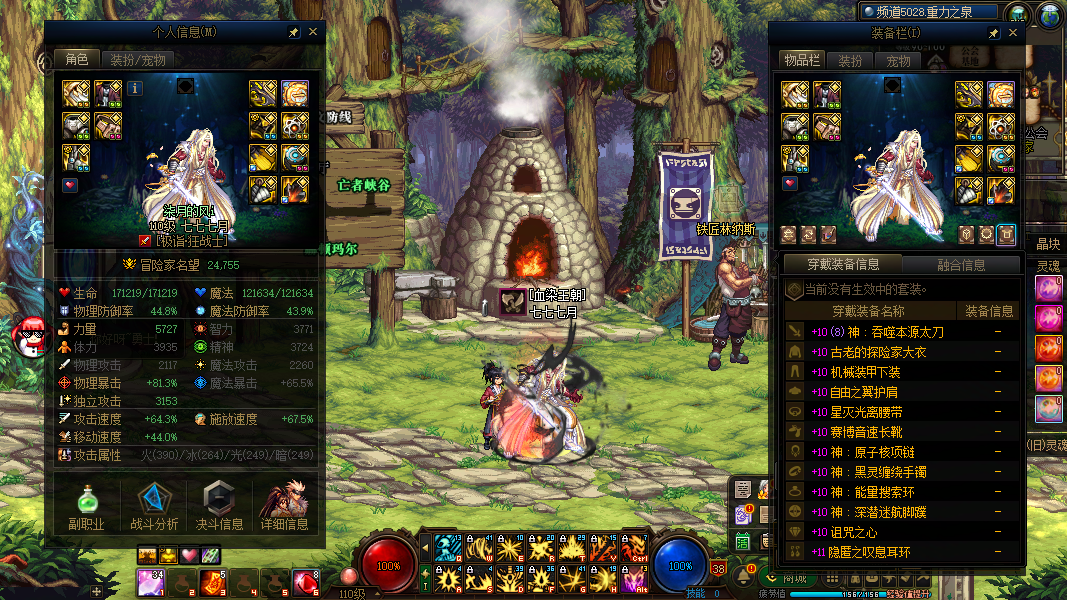Pin the 装备栏 equipment window
1067x600 pixels.
tap(994, 33)
